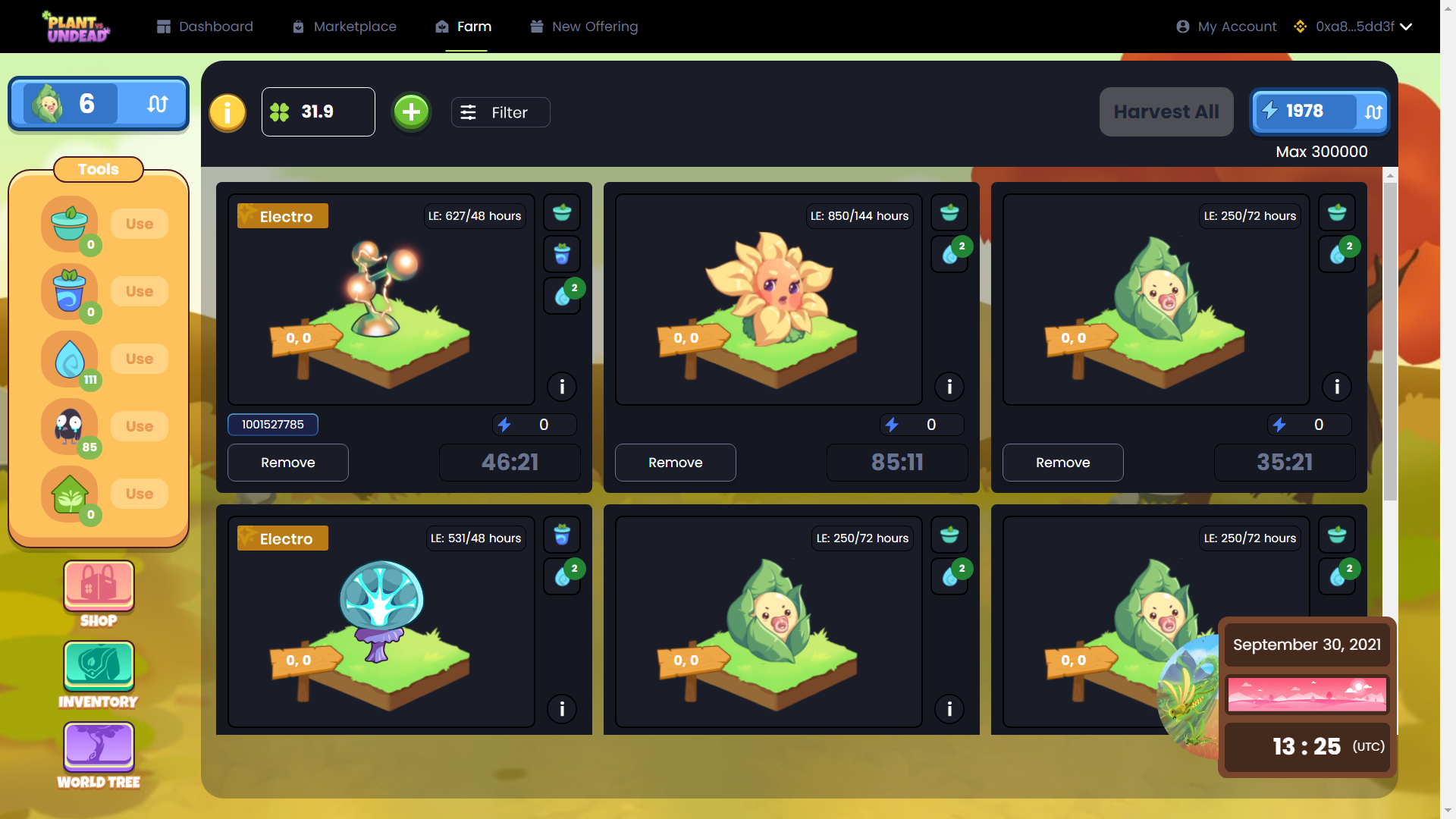Remove the Electro plant with 46:21 timer

point(287,463)
